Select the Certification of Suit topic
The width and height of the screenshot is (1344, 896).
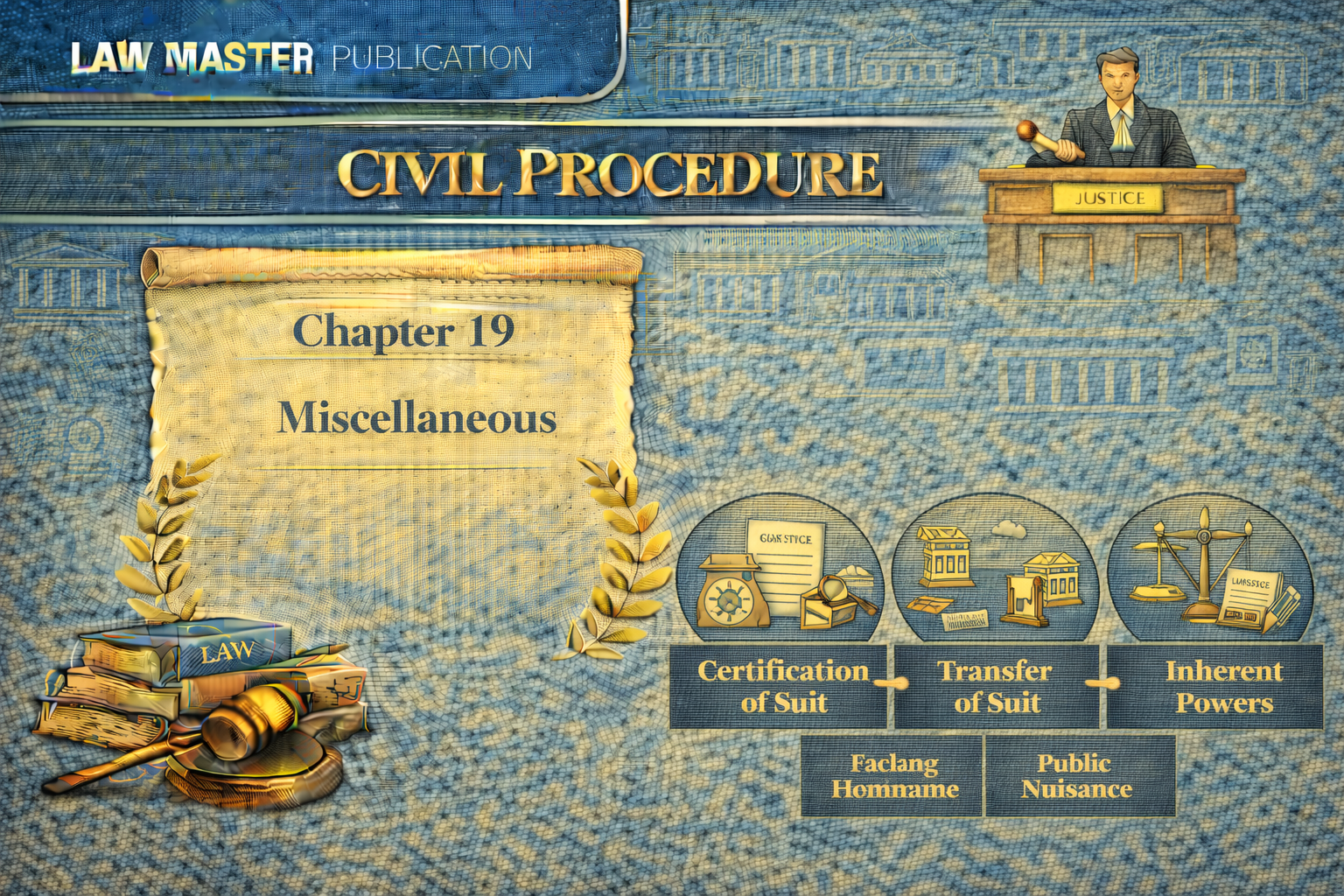(782, 687)
